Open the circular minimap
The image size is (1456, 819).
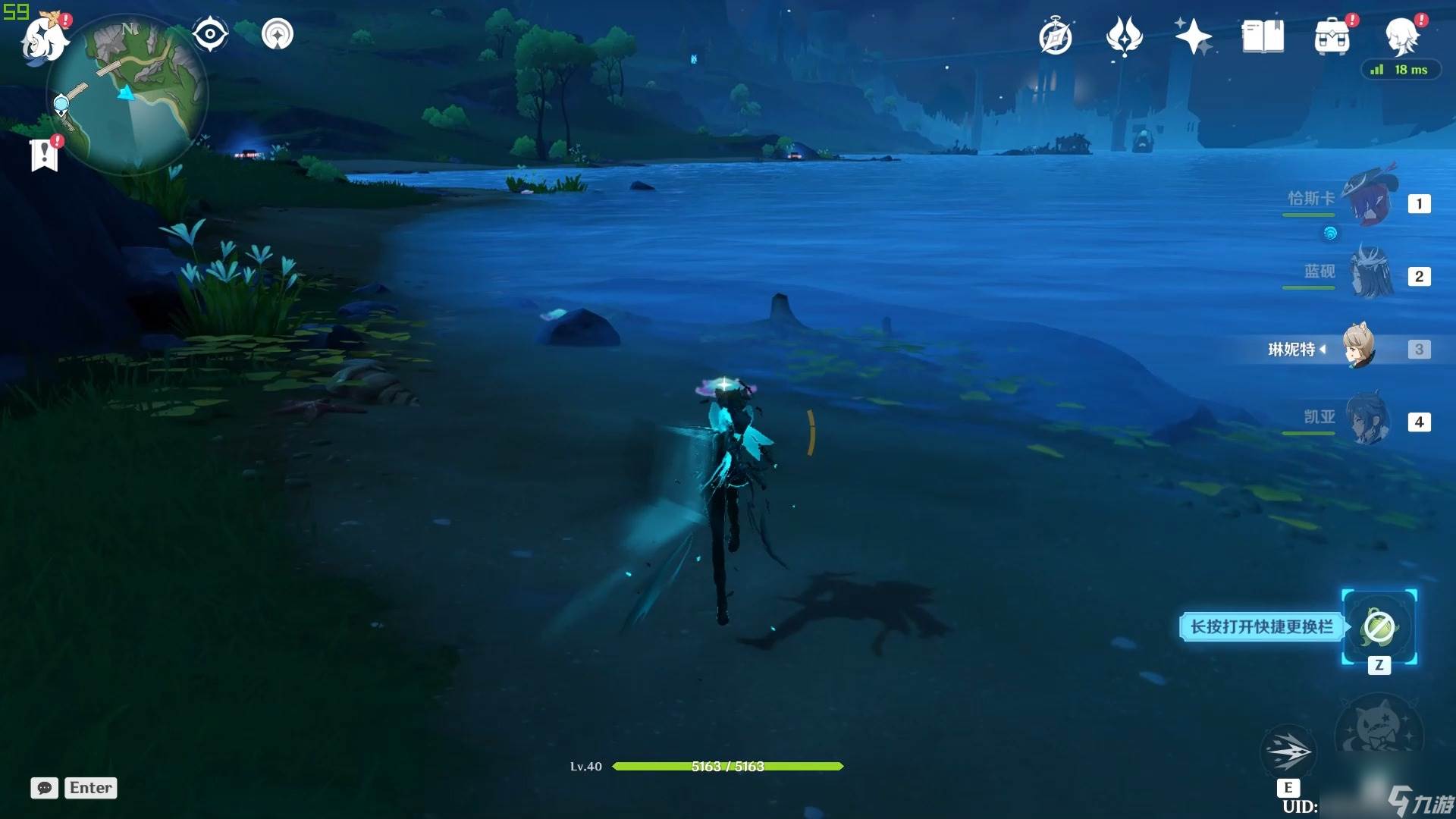tap(129, 95)
